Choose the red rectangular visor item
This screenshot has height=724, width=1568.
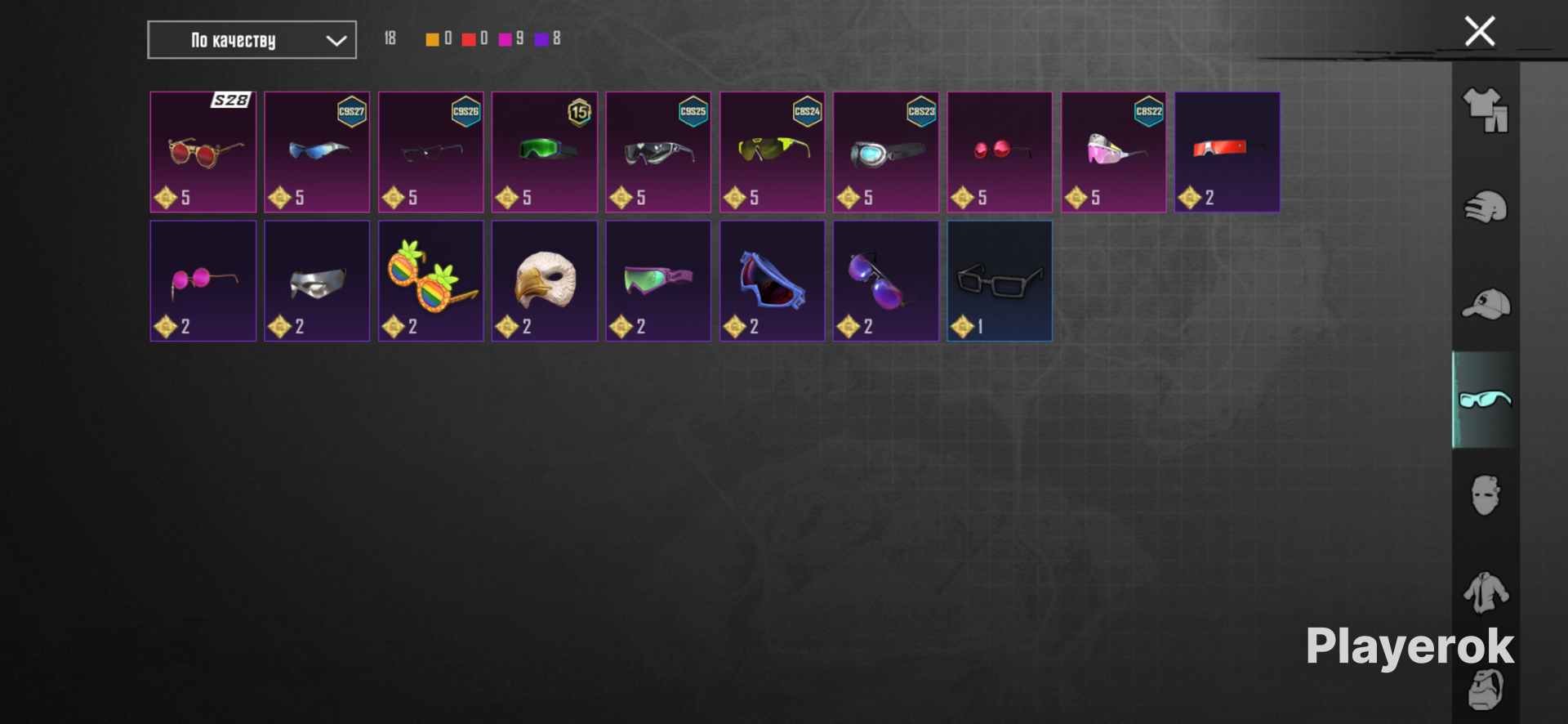[1227, 152]
